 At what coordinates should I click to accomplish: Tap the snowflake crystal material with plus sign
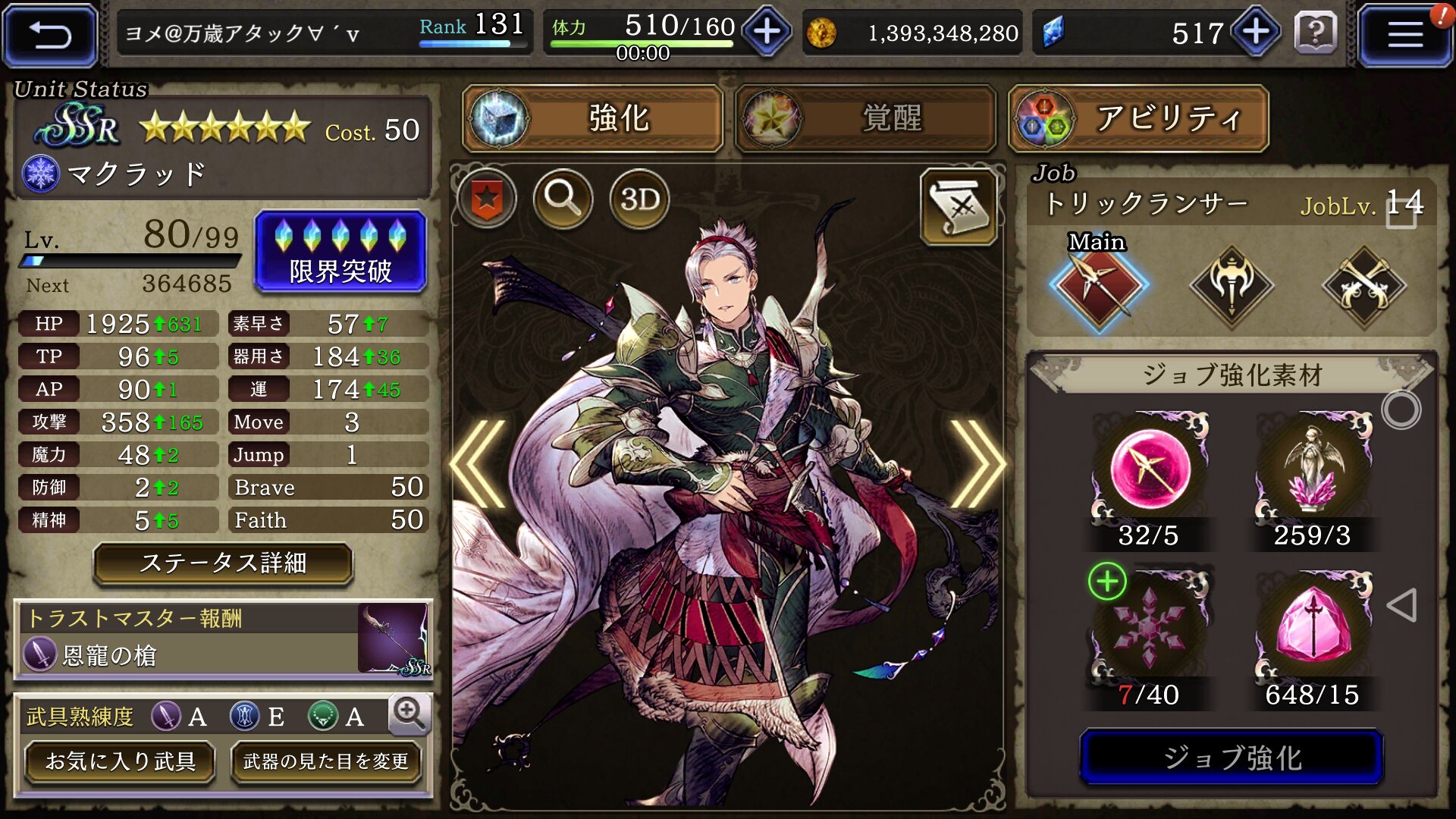1148,628
